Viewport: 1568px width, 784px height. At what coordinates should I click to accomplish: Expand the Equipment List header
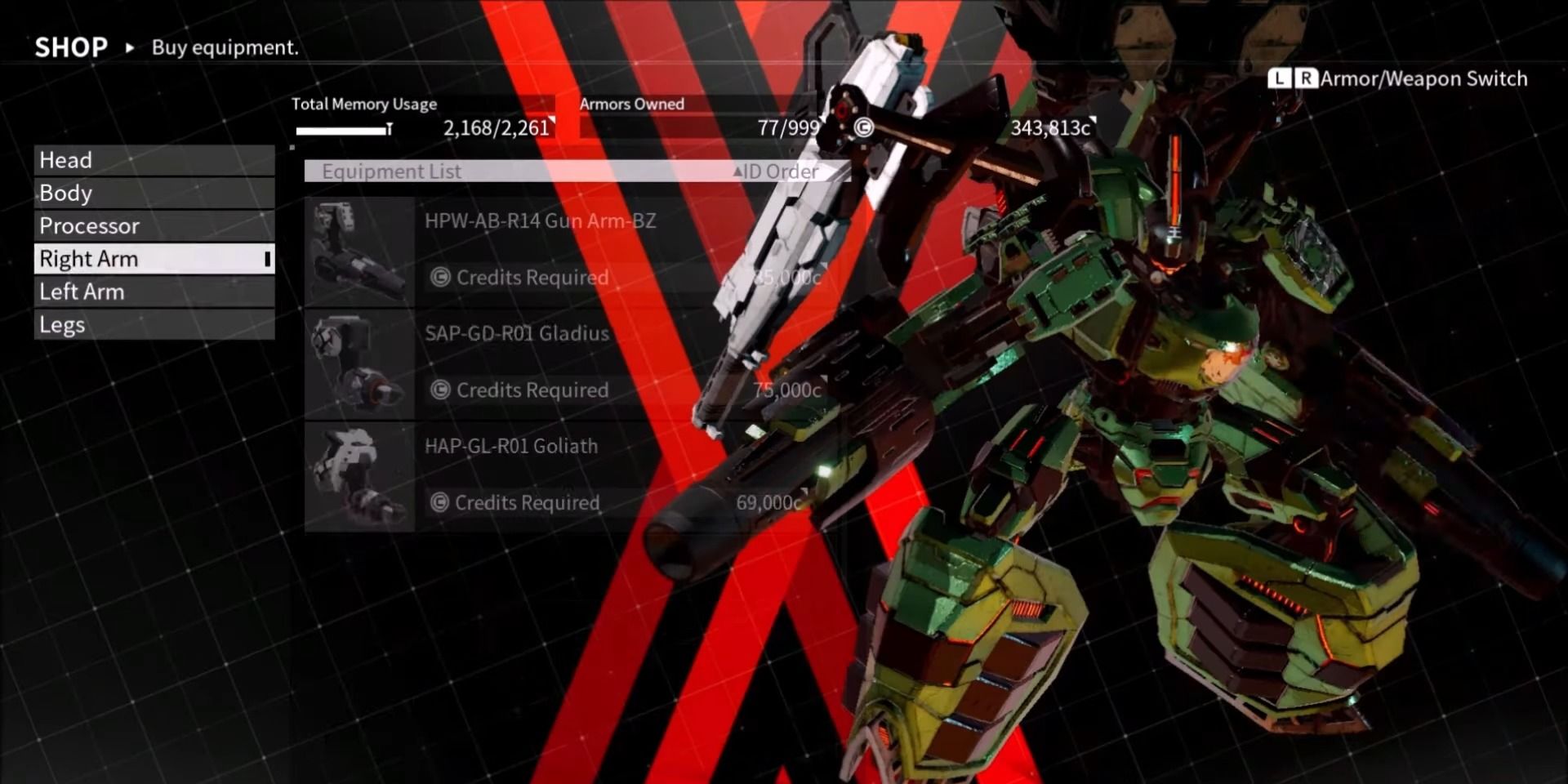point(392,171)
